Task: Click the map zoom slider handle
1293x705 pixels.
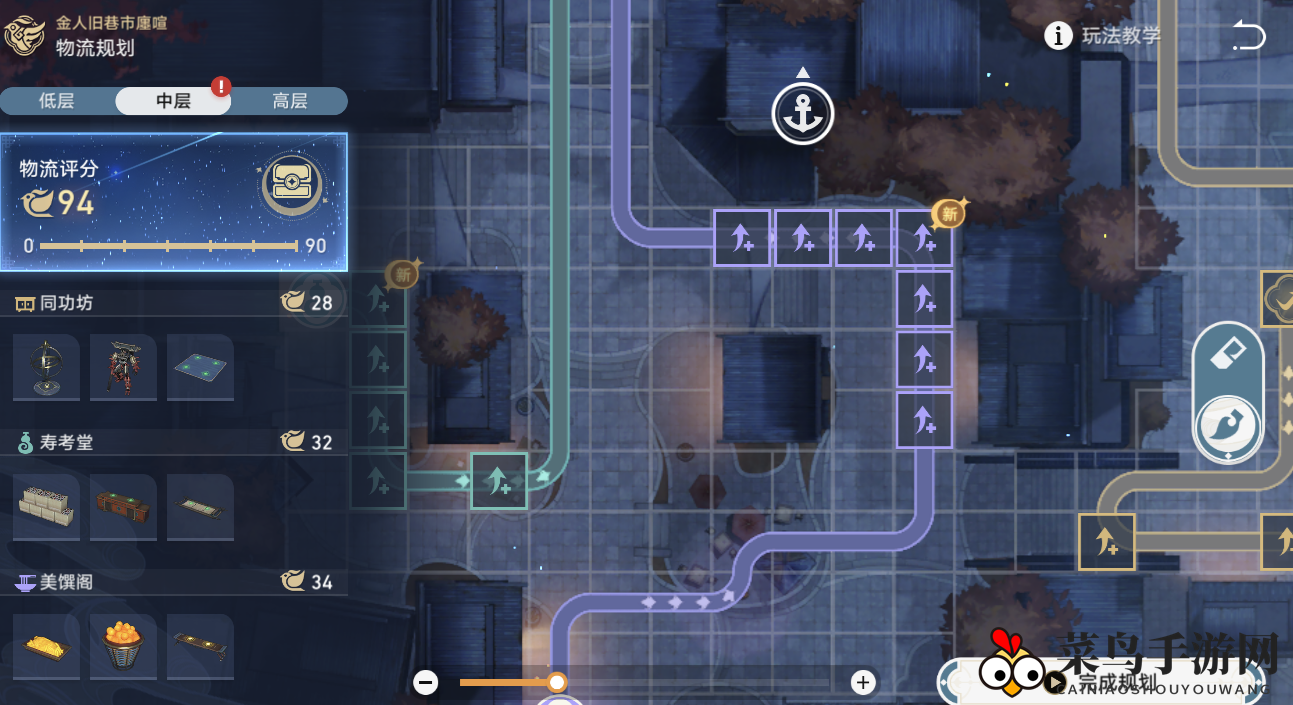Action: [x=557, y=682]
